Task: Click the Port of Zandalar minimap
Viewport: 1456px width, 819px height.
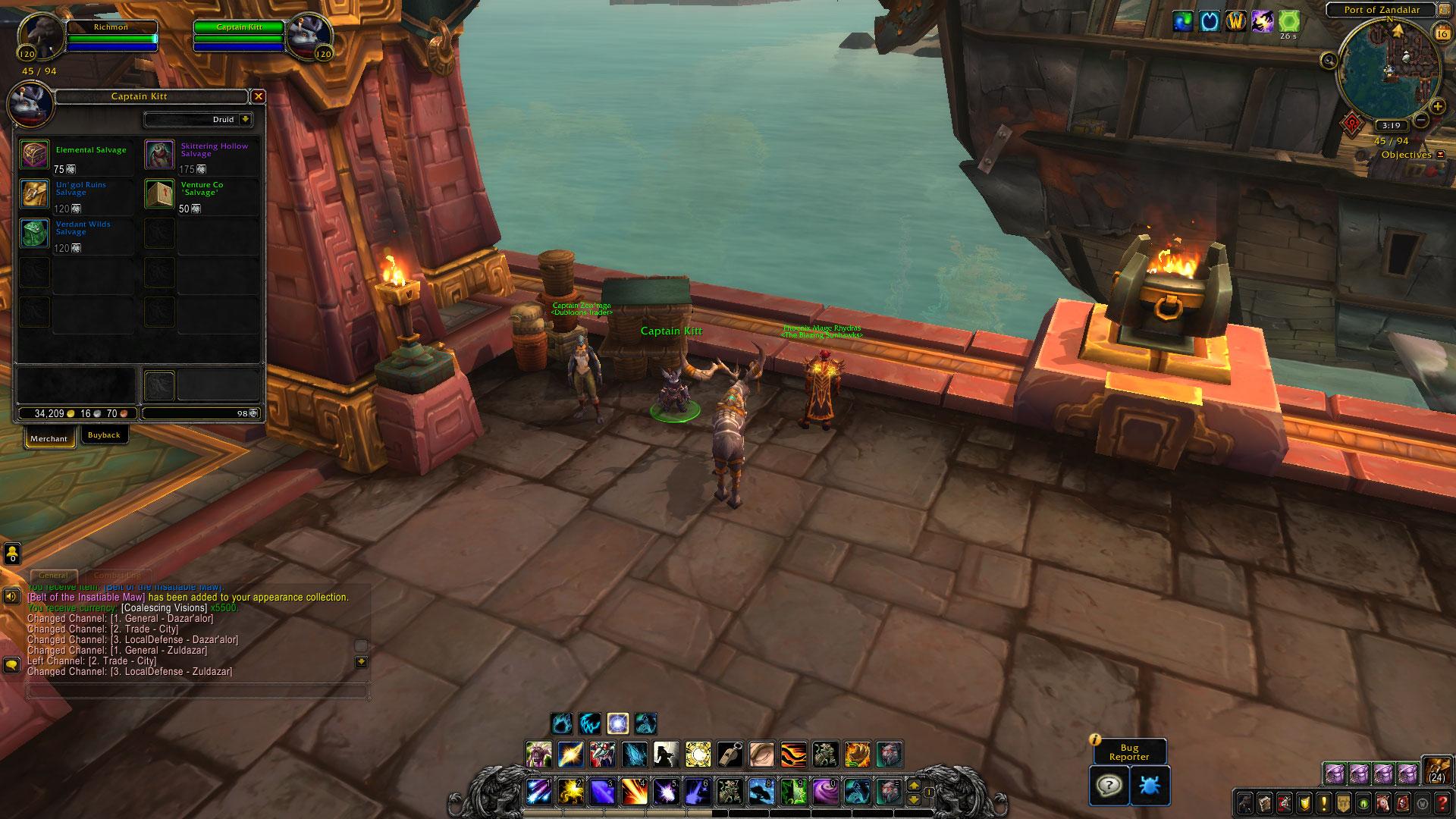Action: coord(1389,67)
